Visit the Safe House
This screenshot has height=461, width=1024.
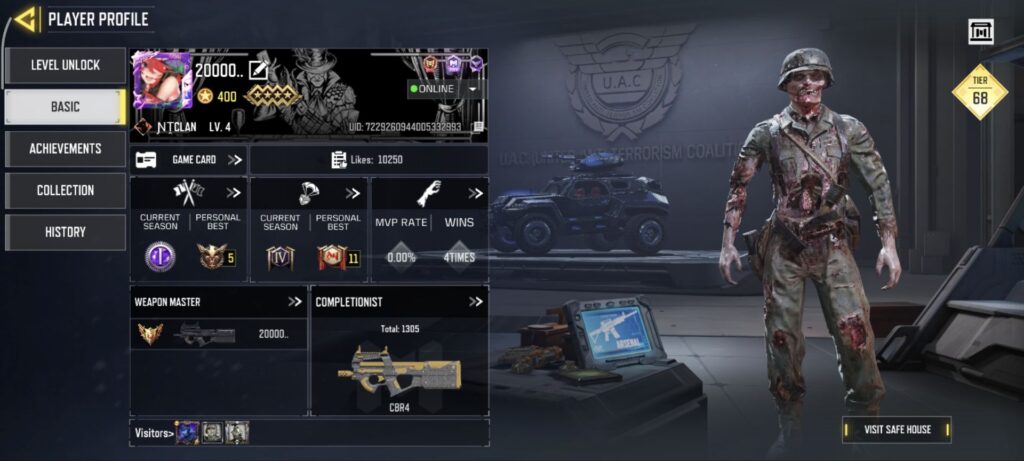click(896, 430)
